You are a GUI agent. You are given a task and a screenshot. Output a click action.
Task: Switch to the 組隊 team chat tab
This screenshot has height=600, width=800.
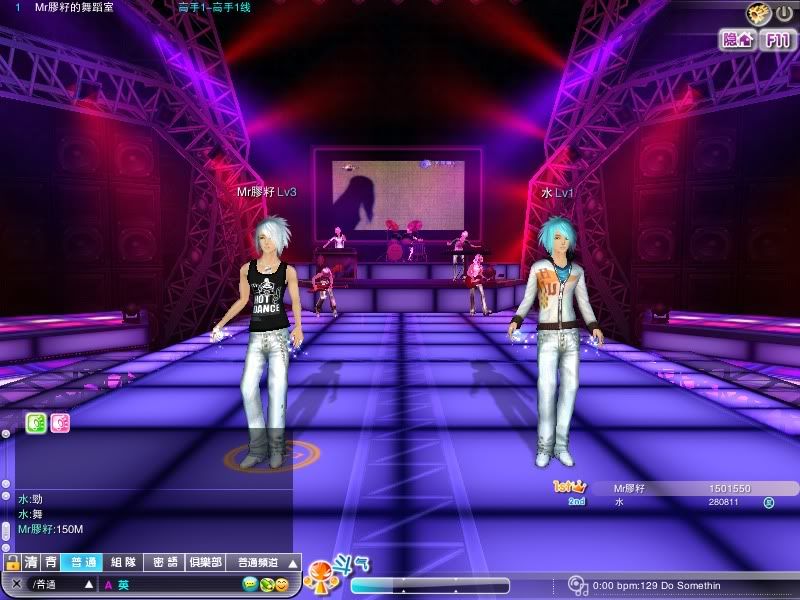tap(123, 563)
